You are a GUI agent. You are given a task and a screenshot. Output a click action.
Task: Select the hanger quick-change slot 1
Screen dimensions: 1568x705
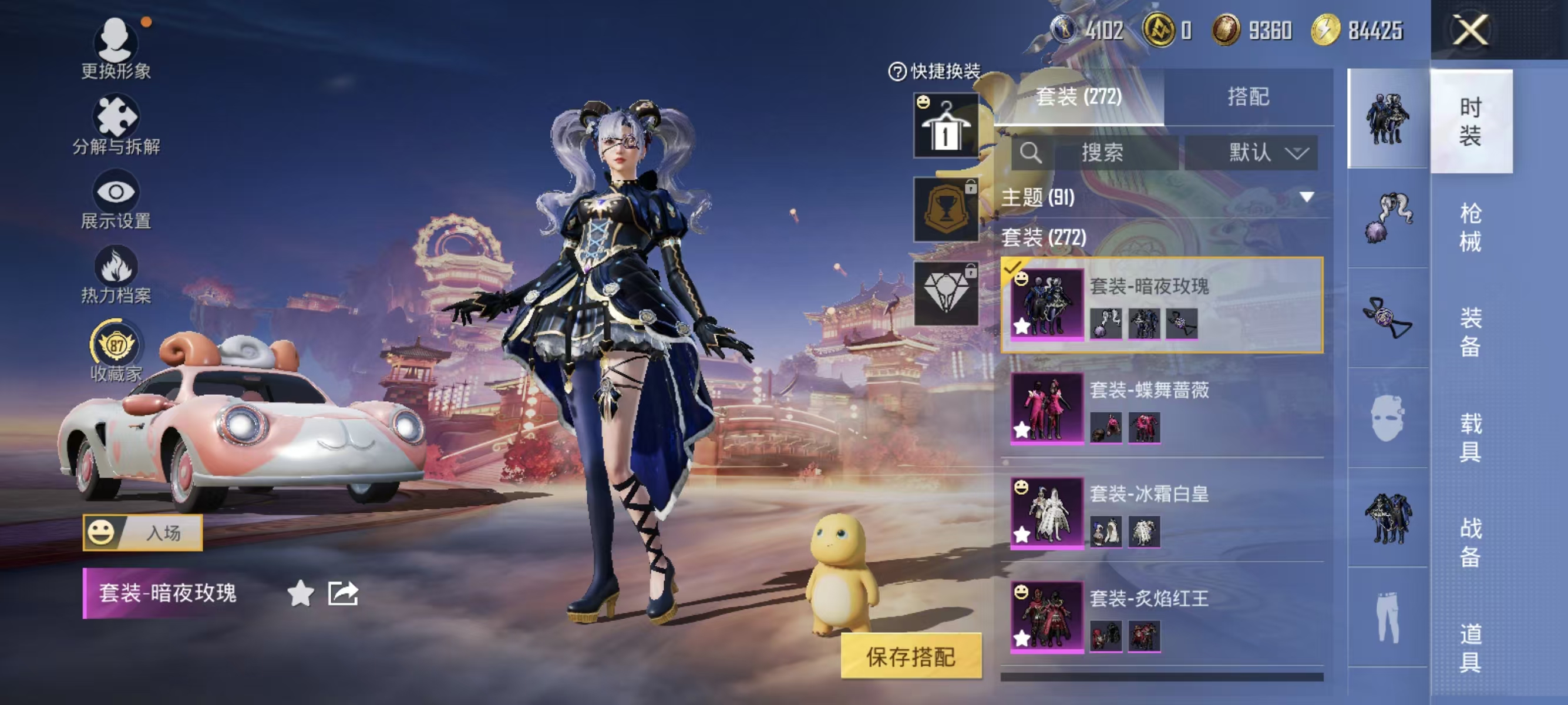point(947,127)
